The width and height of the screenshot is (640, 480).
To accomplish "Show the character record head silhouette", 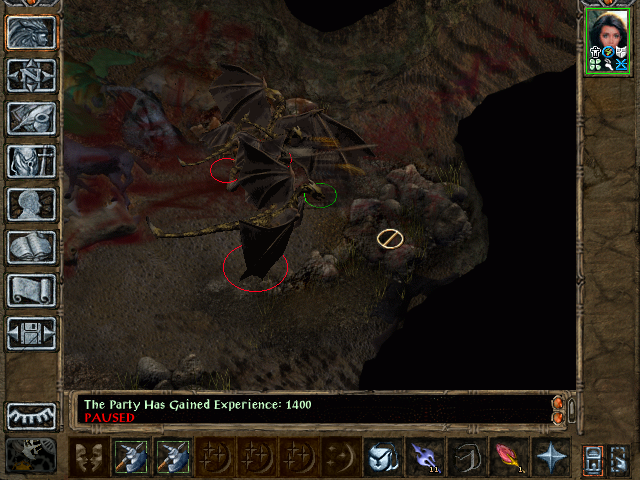I will [31, 204].
